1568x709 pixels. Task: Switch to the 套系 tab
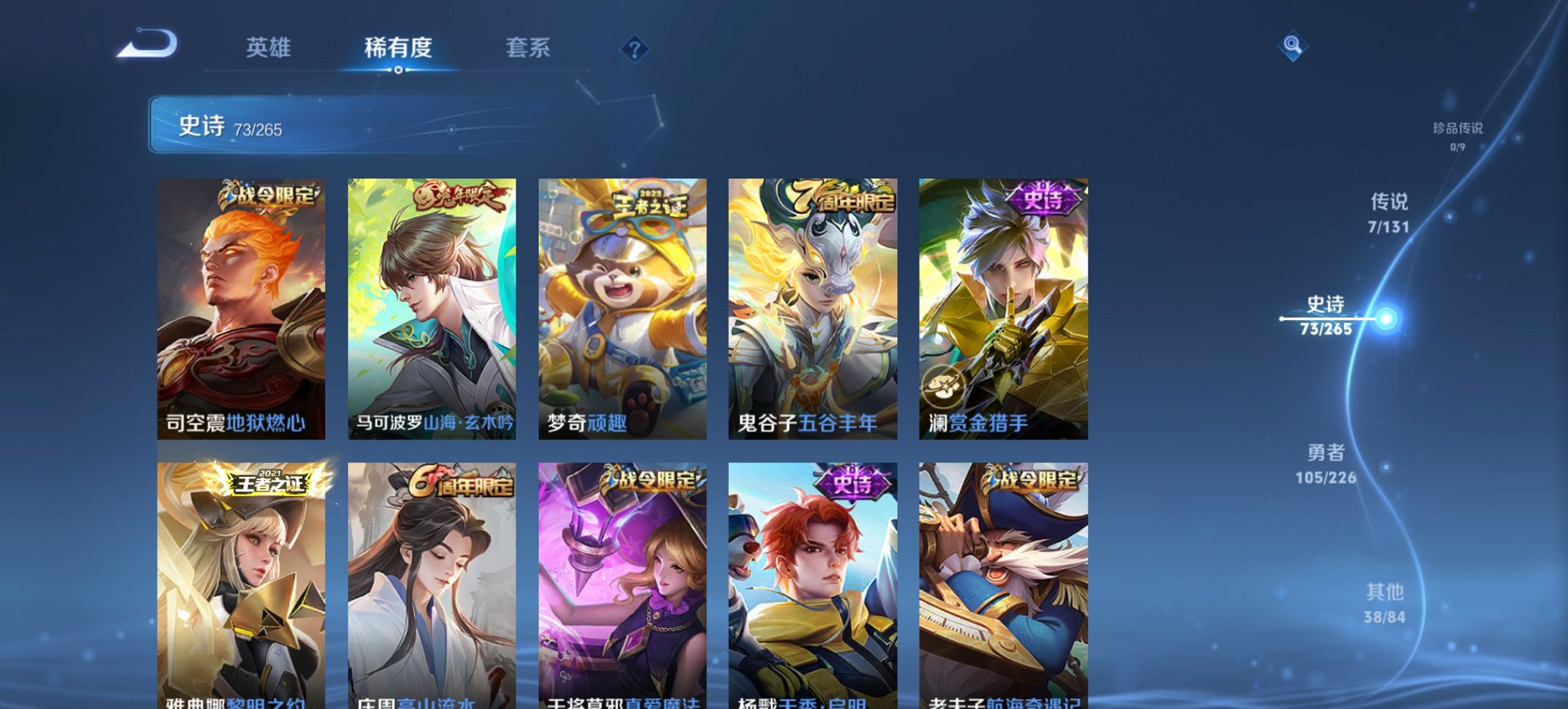(529, 48)
